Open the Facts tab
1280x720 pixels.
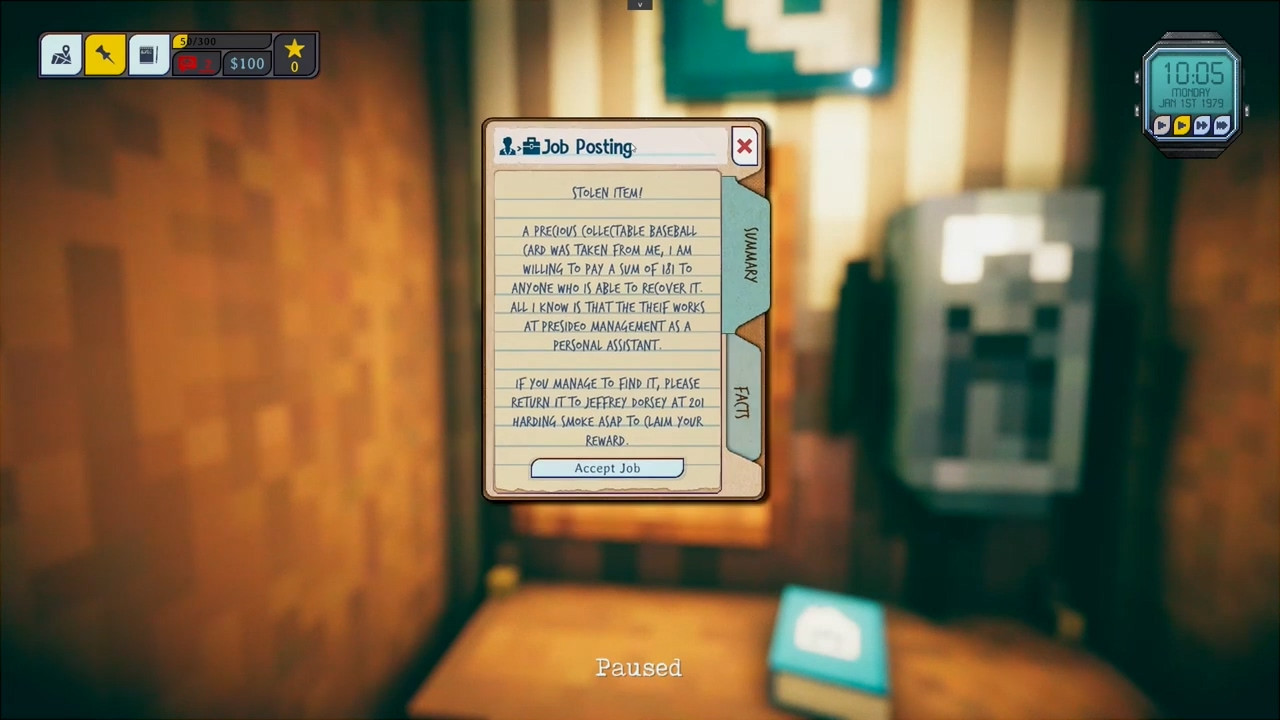[741, 402]
